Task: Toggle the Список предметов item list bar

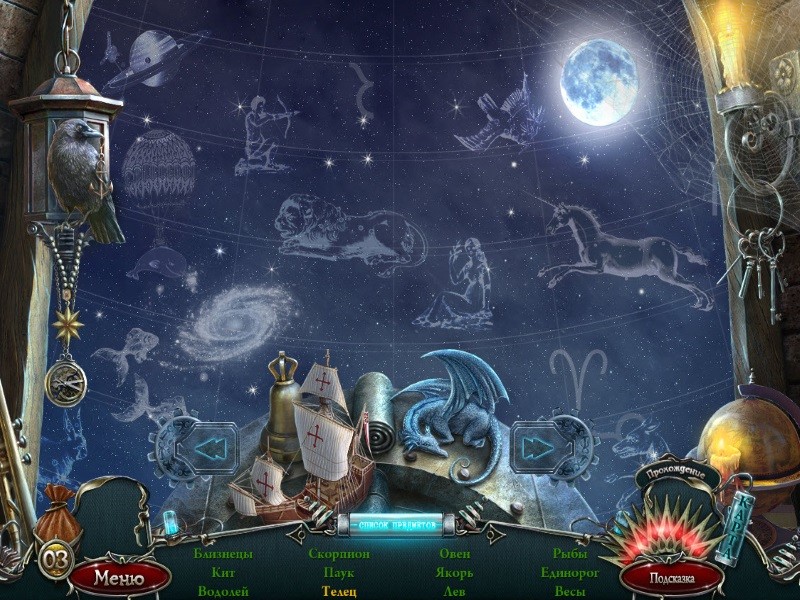Action: coord(398,524)
